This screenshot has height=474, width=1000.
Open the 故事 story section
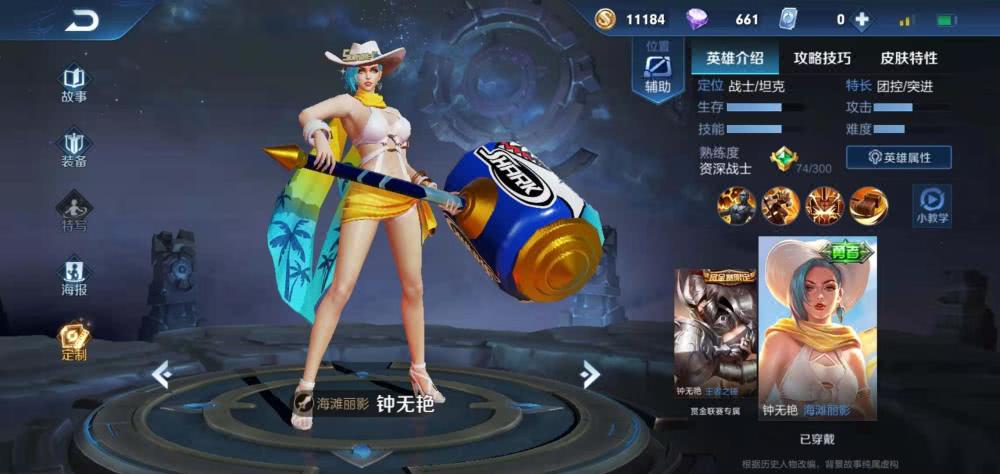[x=74, y=84]
